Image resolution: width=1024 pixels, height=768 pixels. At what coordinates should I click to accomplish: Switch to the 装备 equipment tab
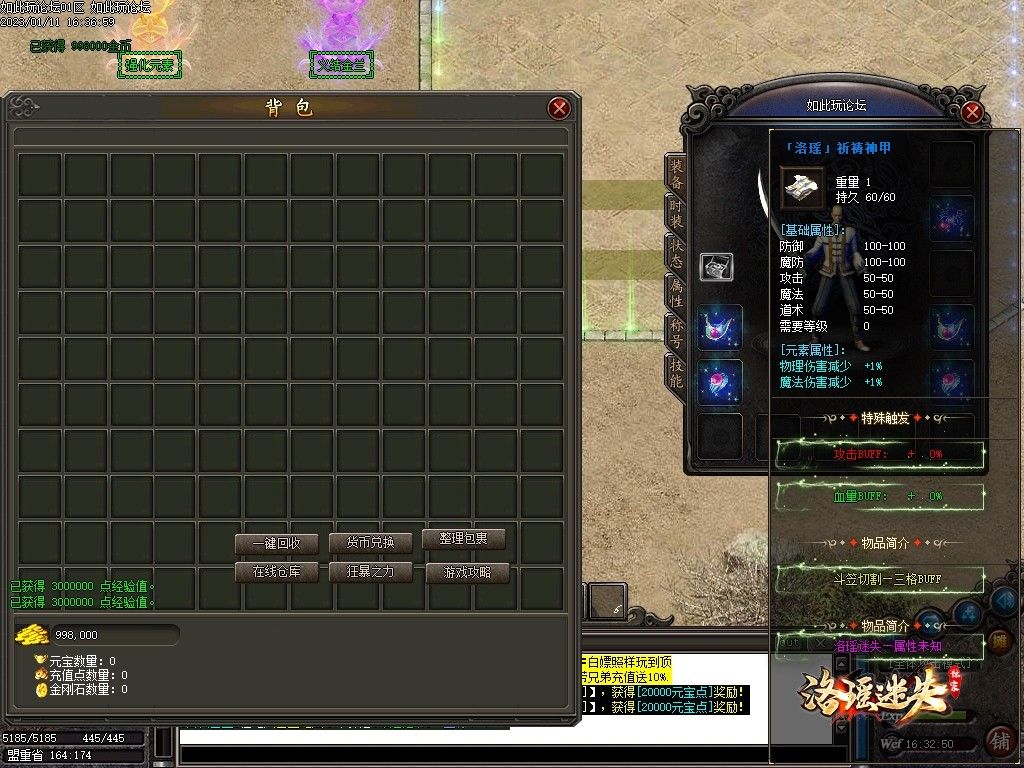click(677, 175)
